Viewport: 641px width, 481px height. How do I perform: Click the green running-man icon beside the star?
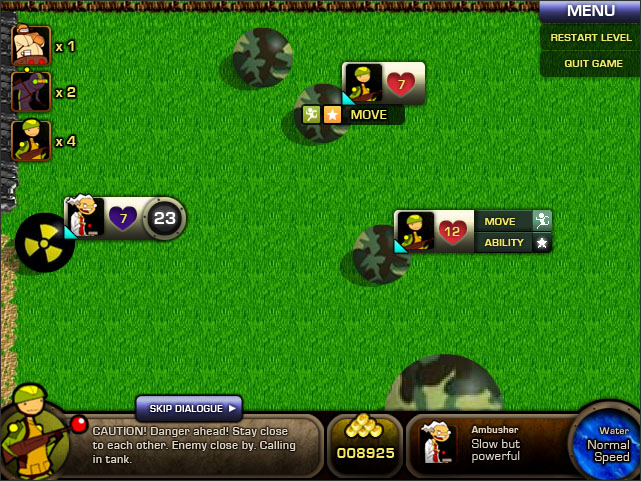(x=312, y=115)
